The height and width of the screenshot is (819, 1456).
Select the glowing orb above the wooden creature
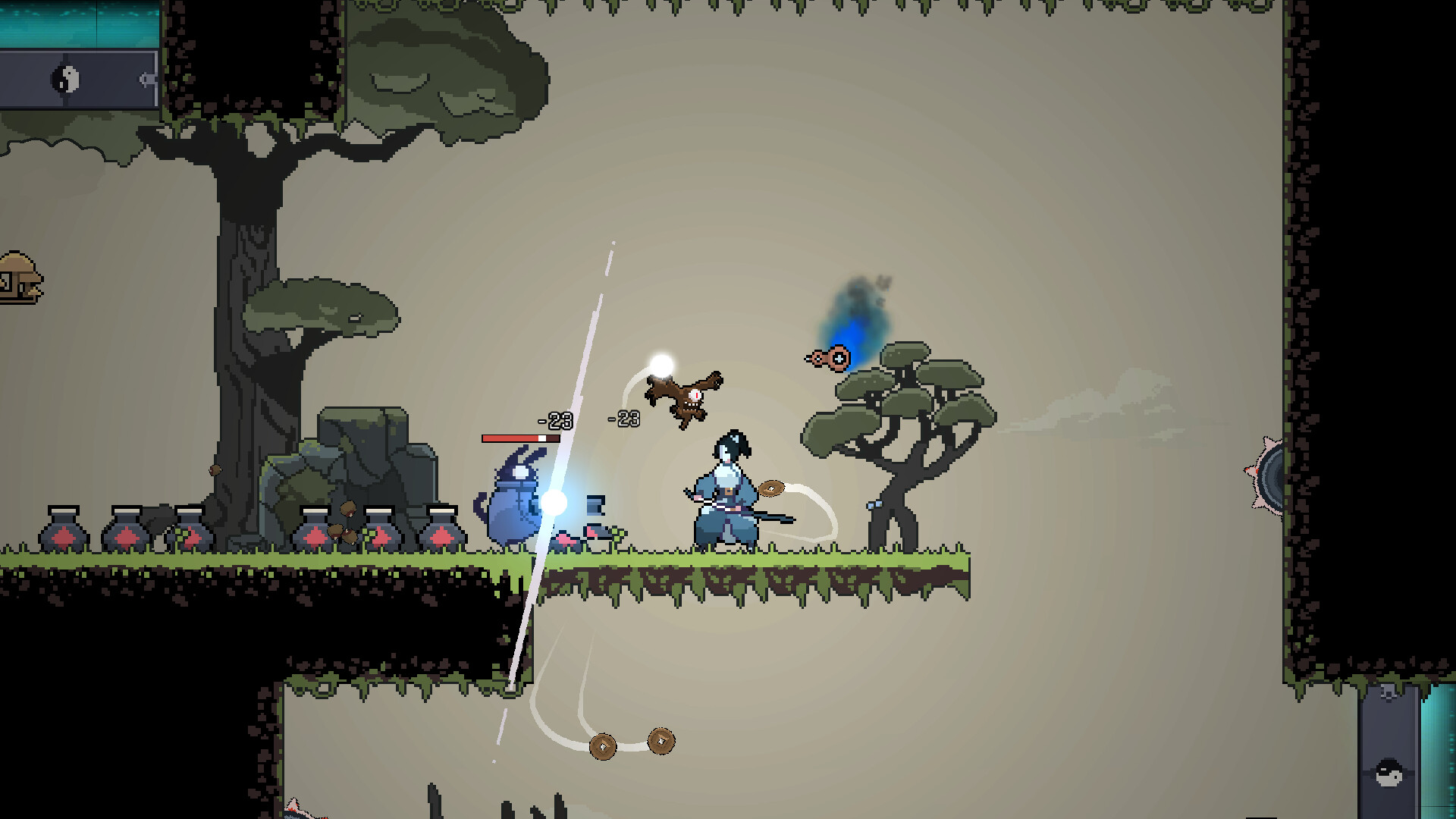click(x=660, y=362)
